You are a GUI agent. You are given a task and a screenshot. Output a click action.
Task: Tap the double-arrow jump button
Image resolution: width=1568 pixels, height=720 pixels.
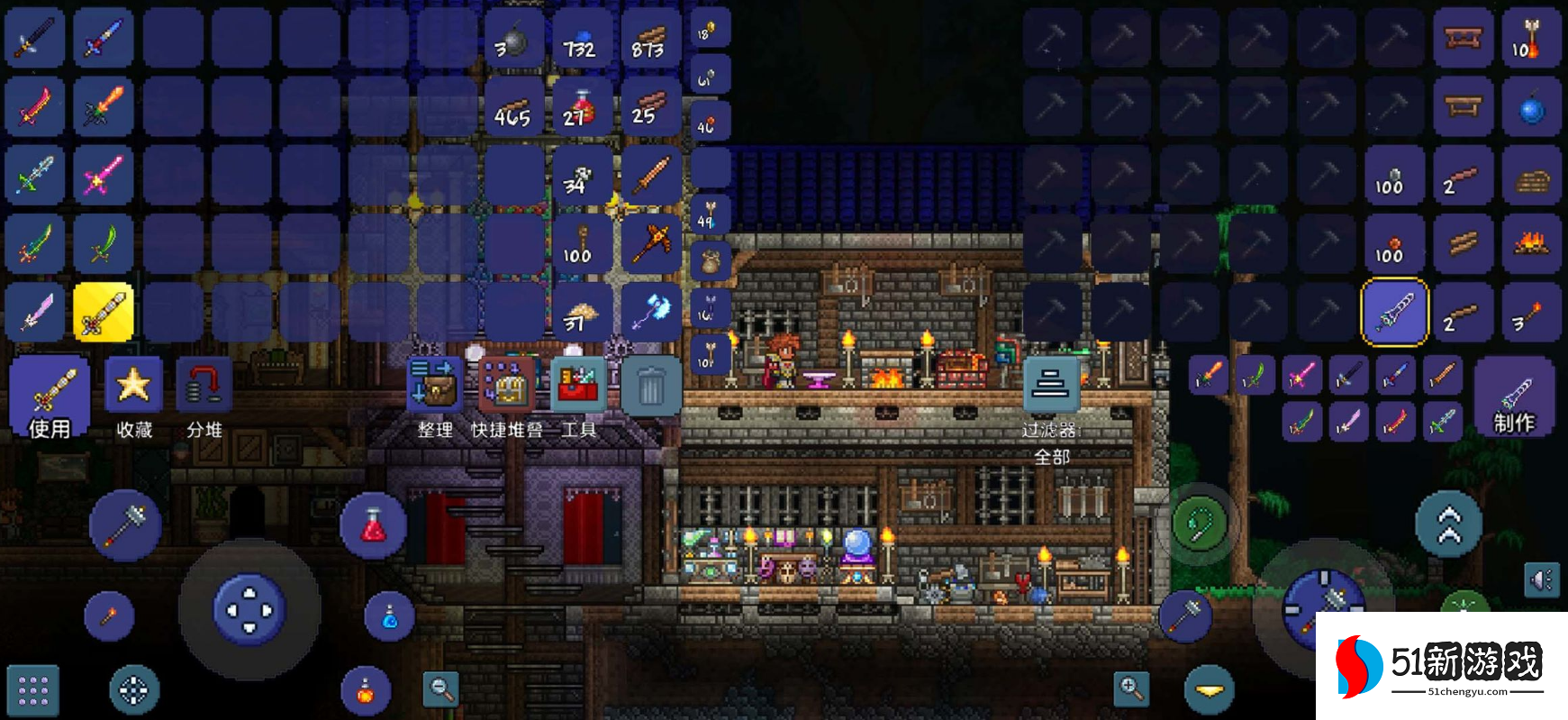(1448, 524)
